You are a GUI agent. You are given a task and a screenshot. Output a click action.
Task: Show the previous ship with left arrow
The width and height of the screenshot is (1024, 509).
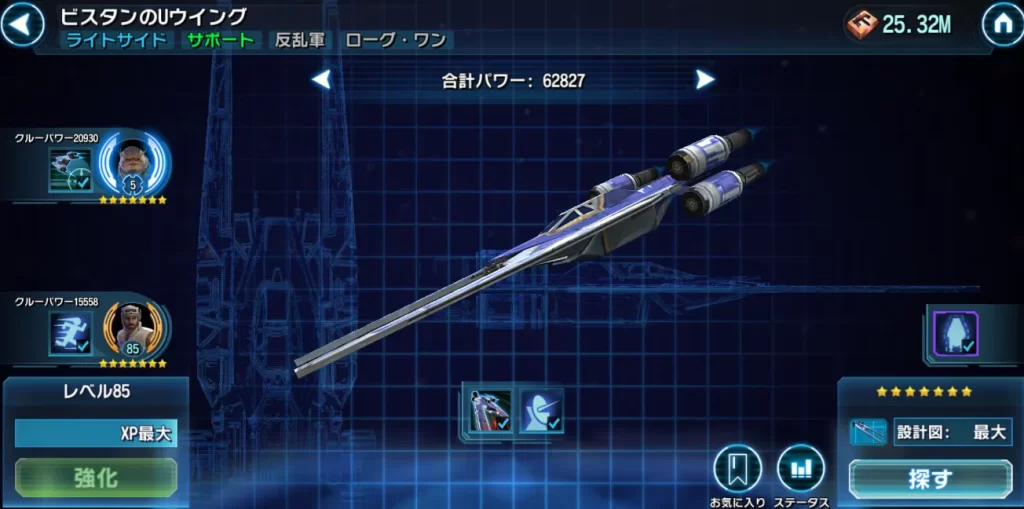(321, 79)
